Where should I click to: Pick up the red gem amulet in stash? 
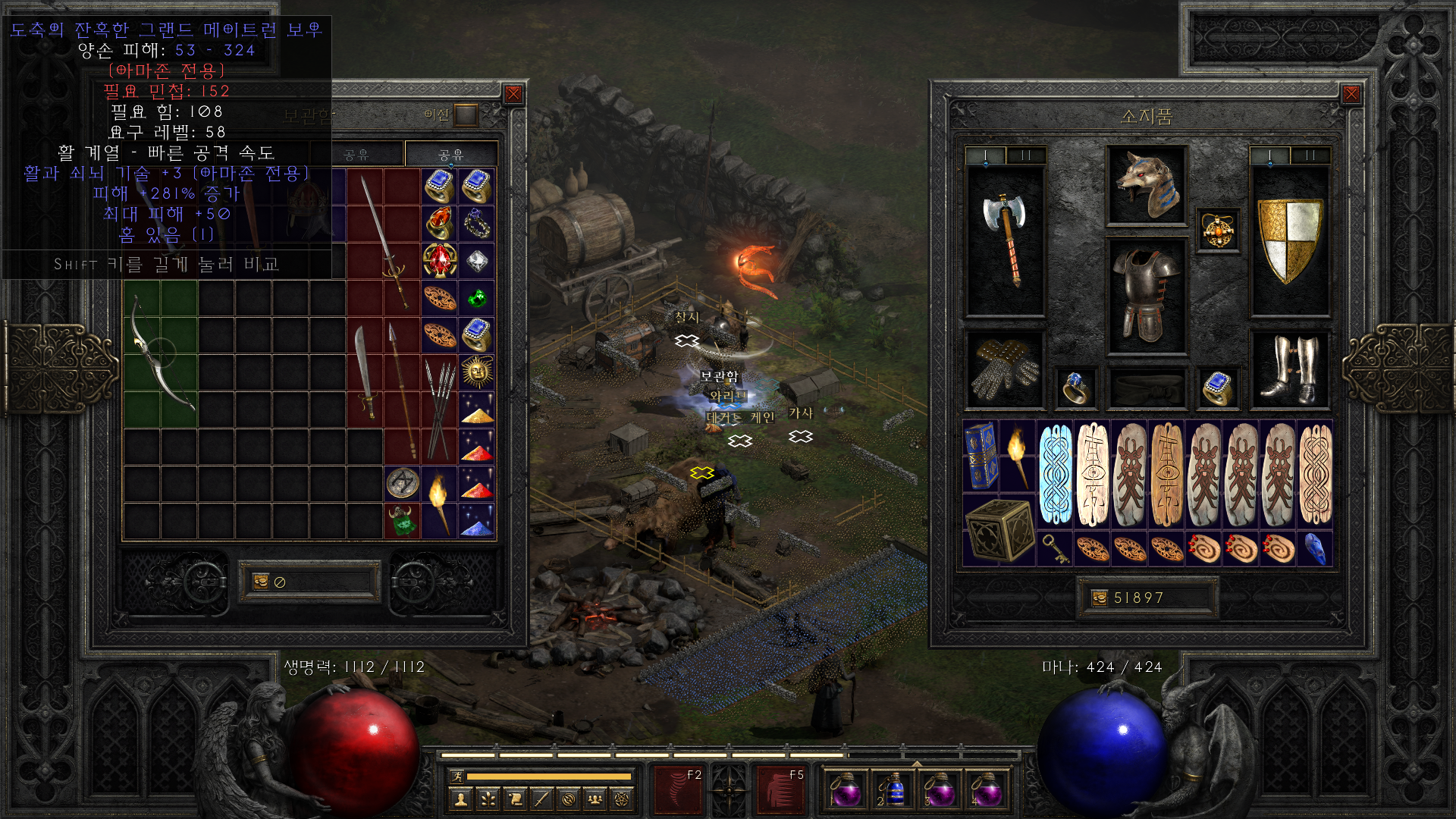[440, 260]
